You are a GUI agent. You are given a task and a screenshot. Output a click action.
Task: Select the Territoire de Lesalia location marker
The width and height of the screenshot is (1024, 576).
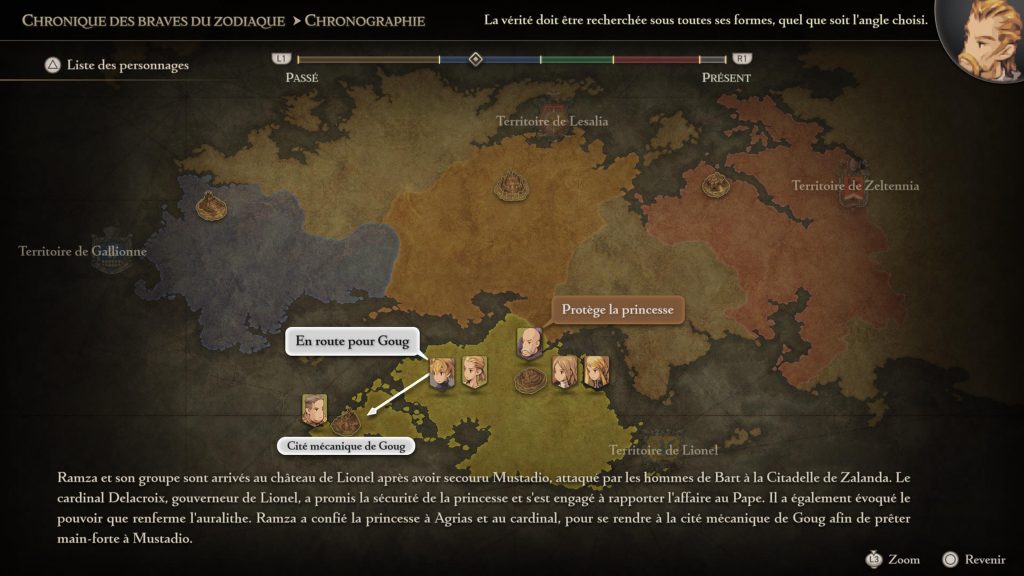[512, 184]
